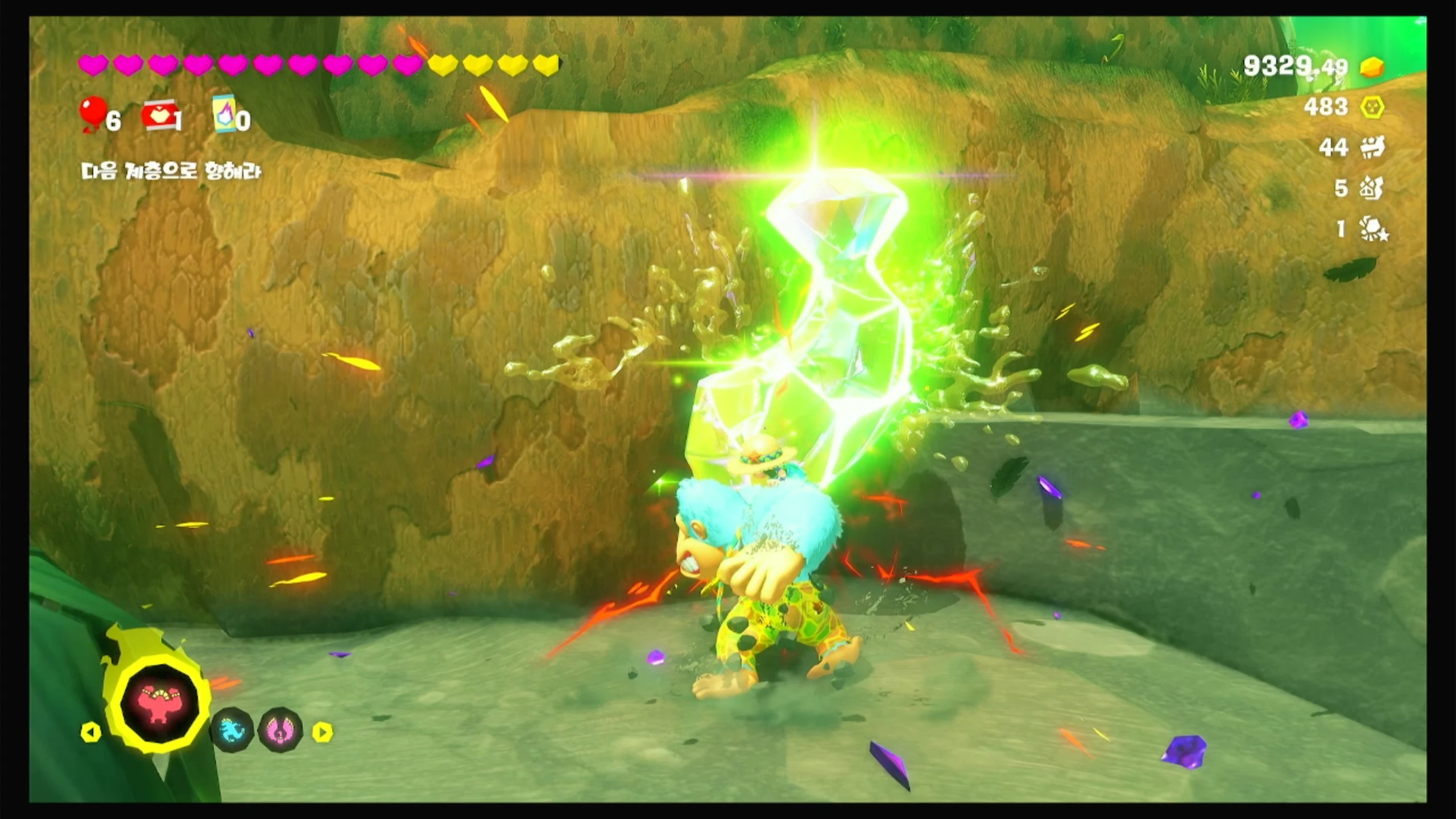
Task: Click the starred fossil icon next to 1
Action: pyautogui.click(x=1373, y=229)
